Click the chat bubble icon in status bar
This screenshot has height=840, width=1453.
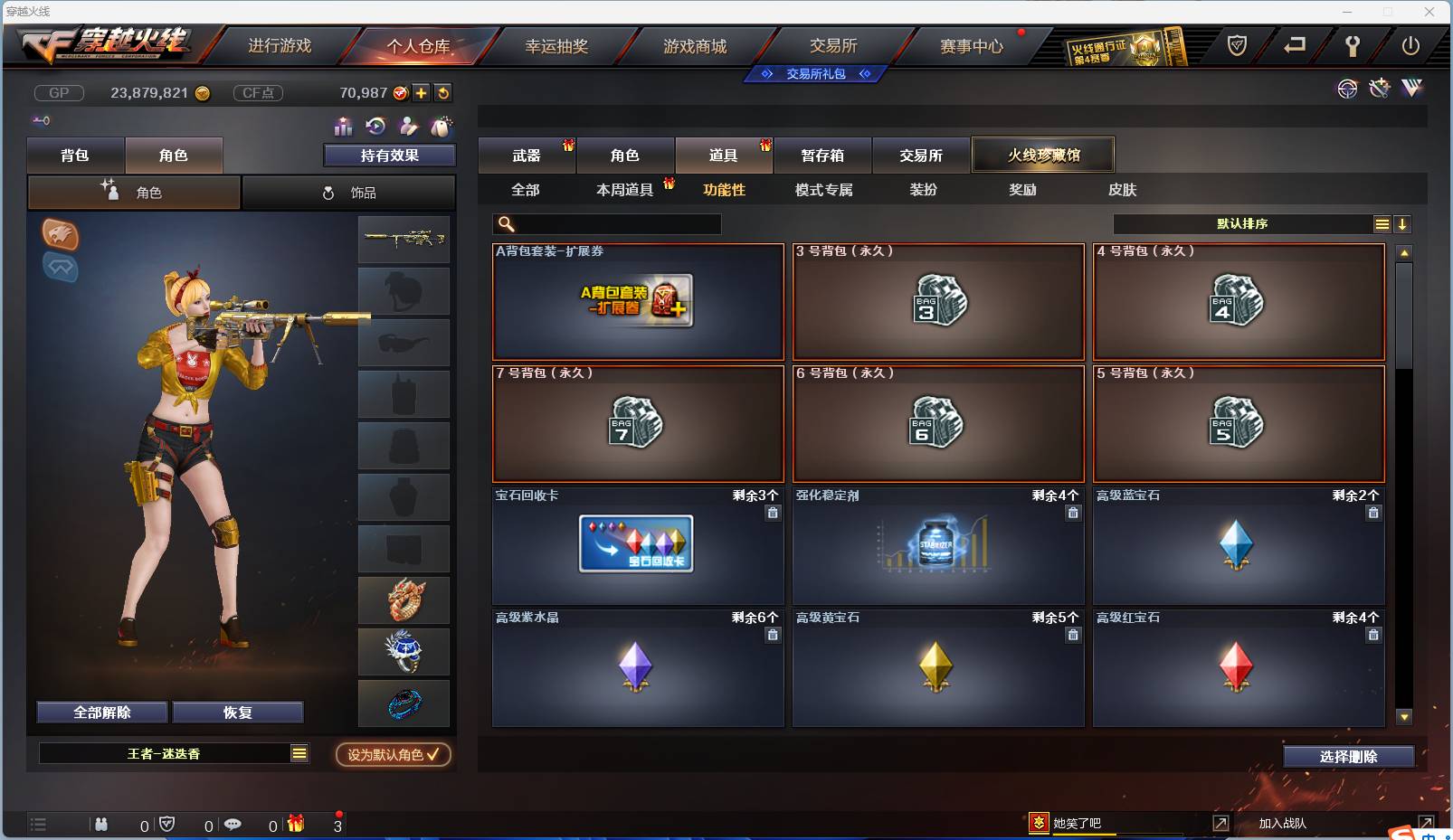tap(233, 825)
